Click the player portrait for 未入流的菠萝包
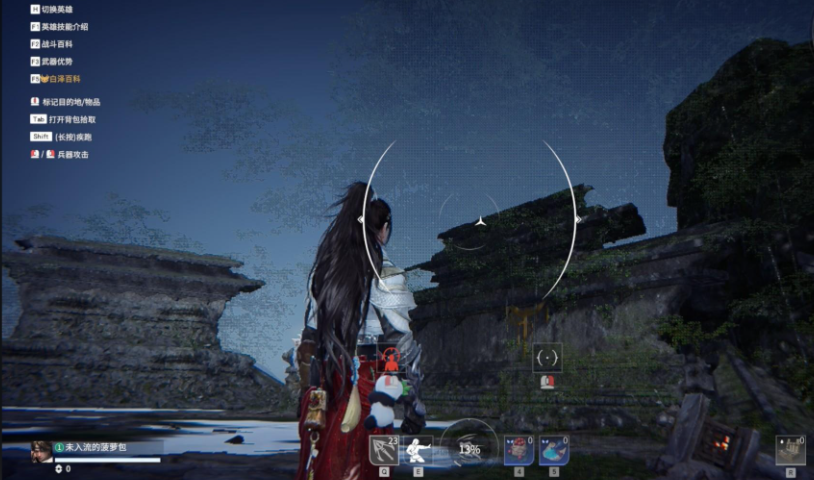Image resolution: width=814 pixels, height=480 pixels. point(41,451)
